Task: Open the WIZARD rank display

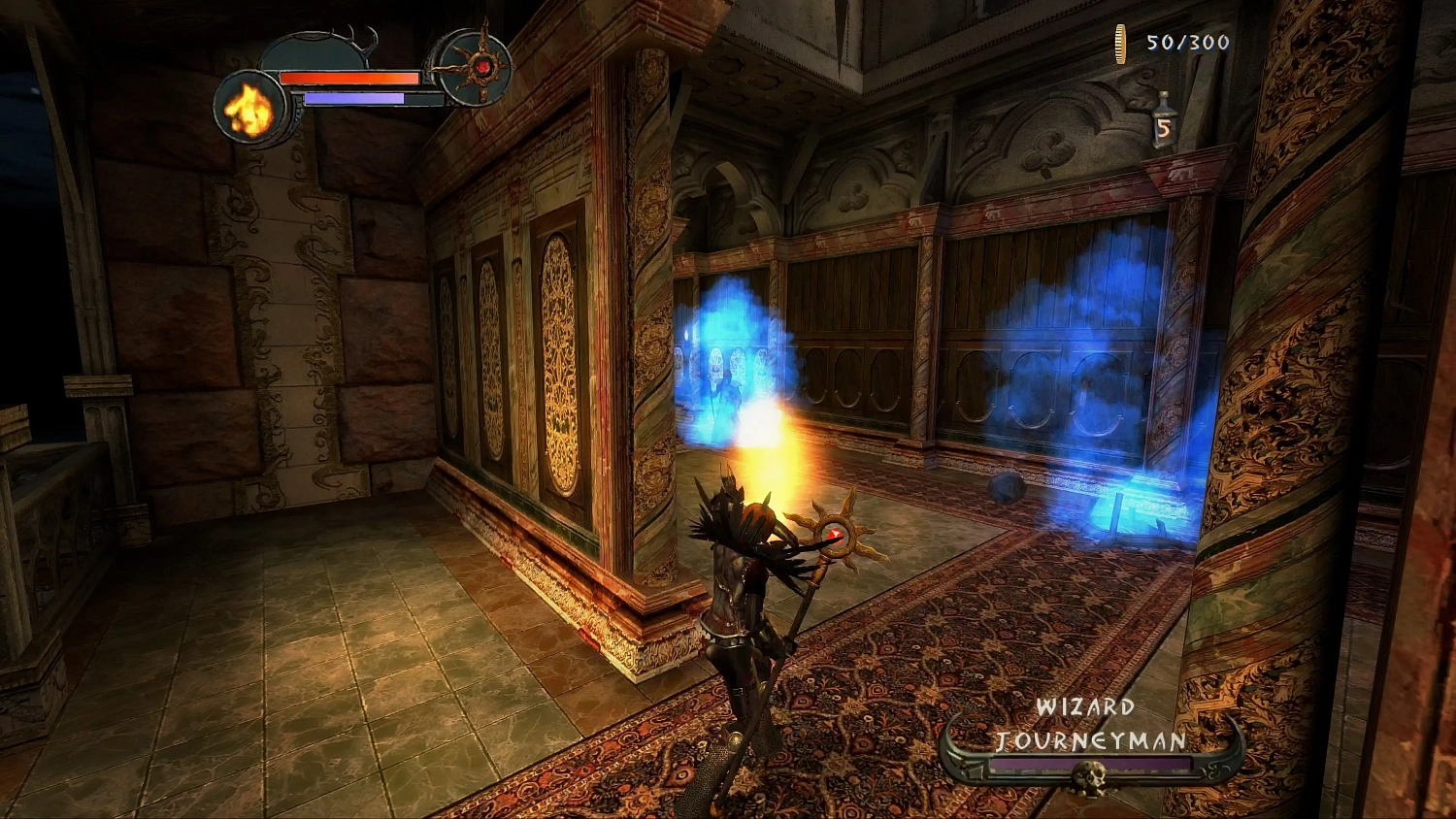Action: click(1087, 706)
